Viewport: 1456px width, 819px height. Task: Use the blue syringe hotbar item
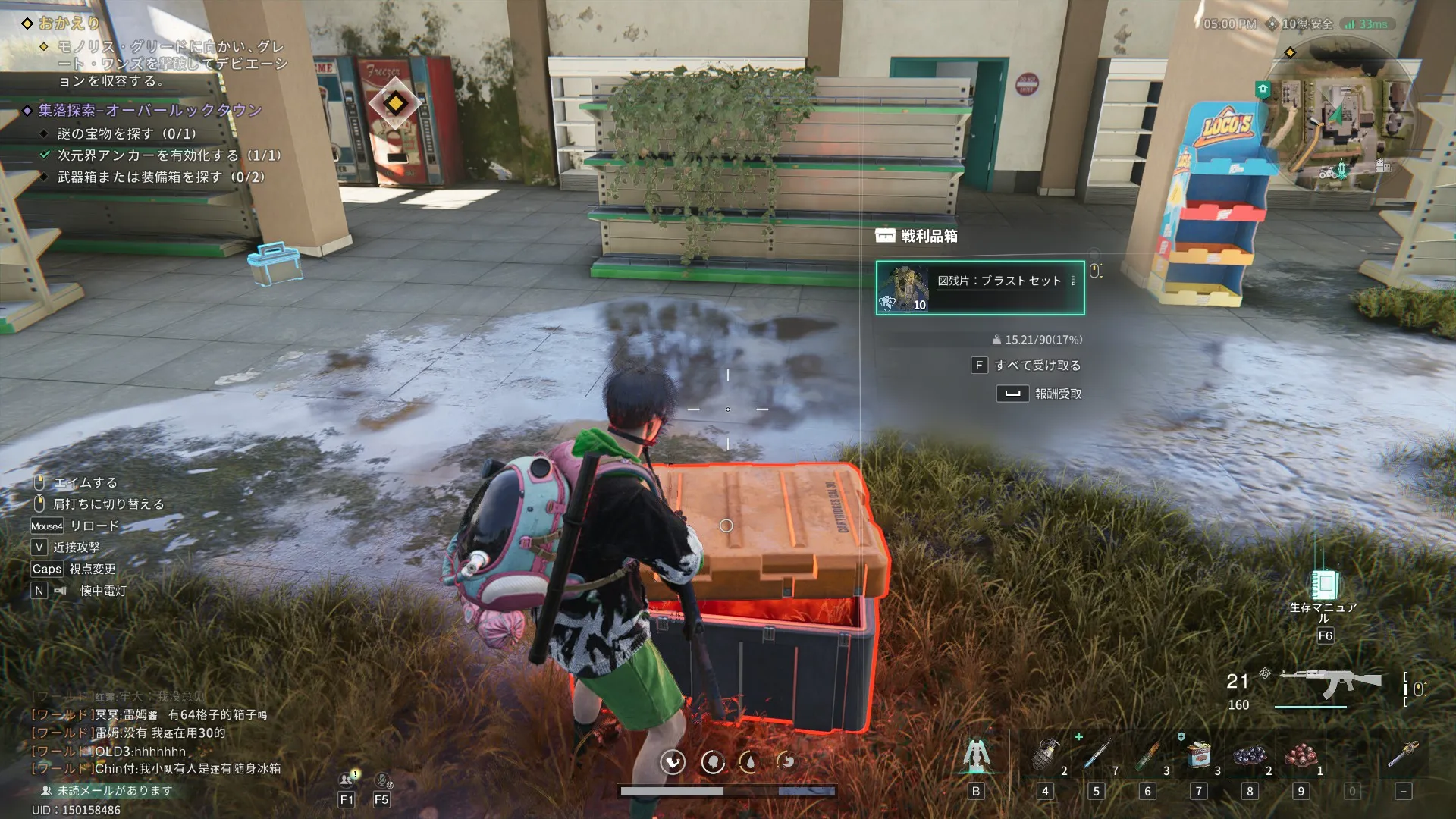(x=1096, y=756)
